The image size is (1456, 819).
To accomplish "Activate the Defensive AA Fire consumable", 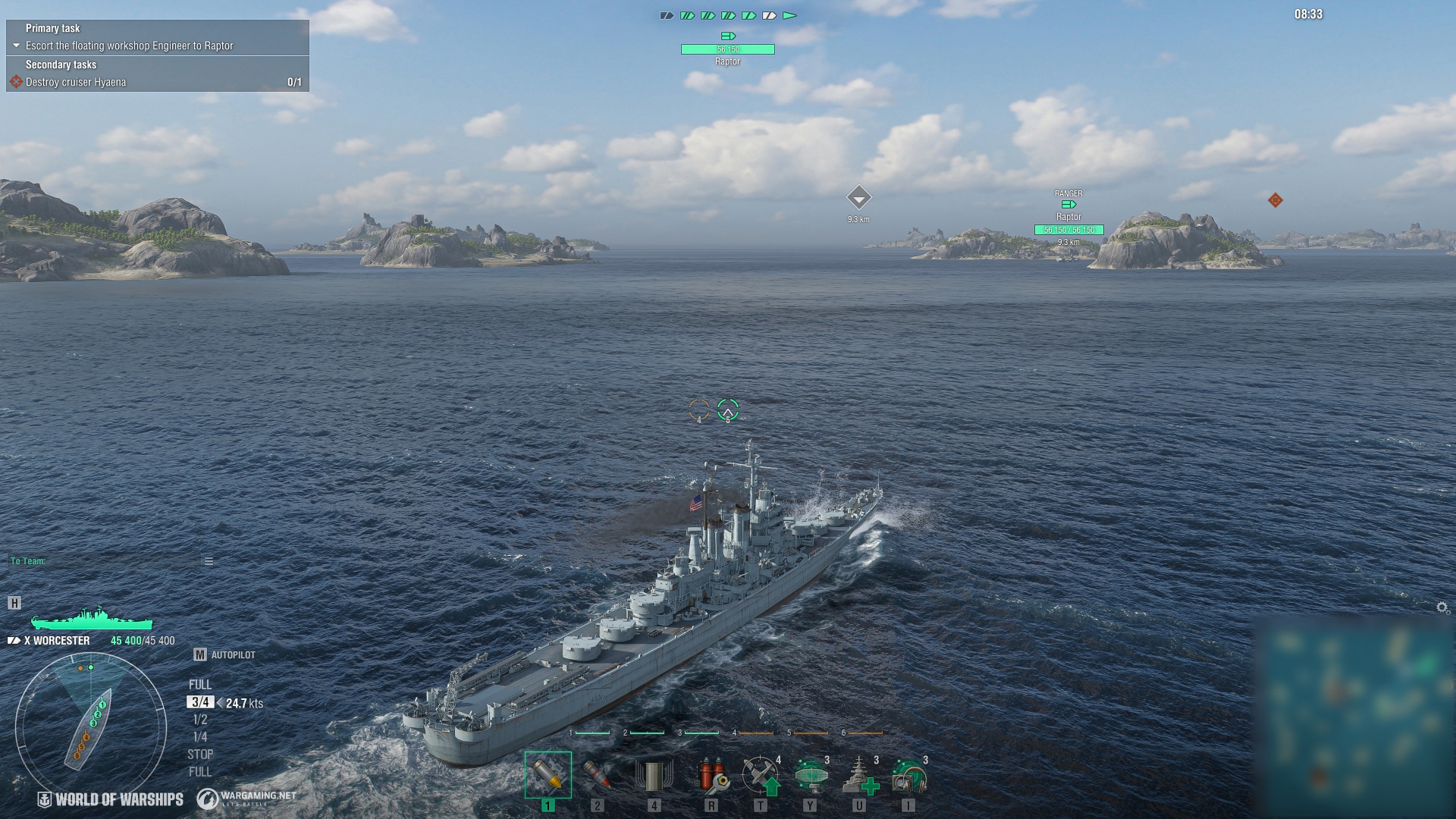I will click(x=761, y=777).
